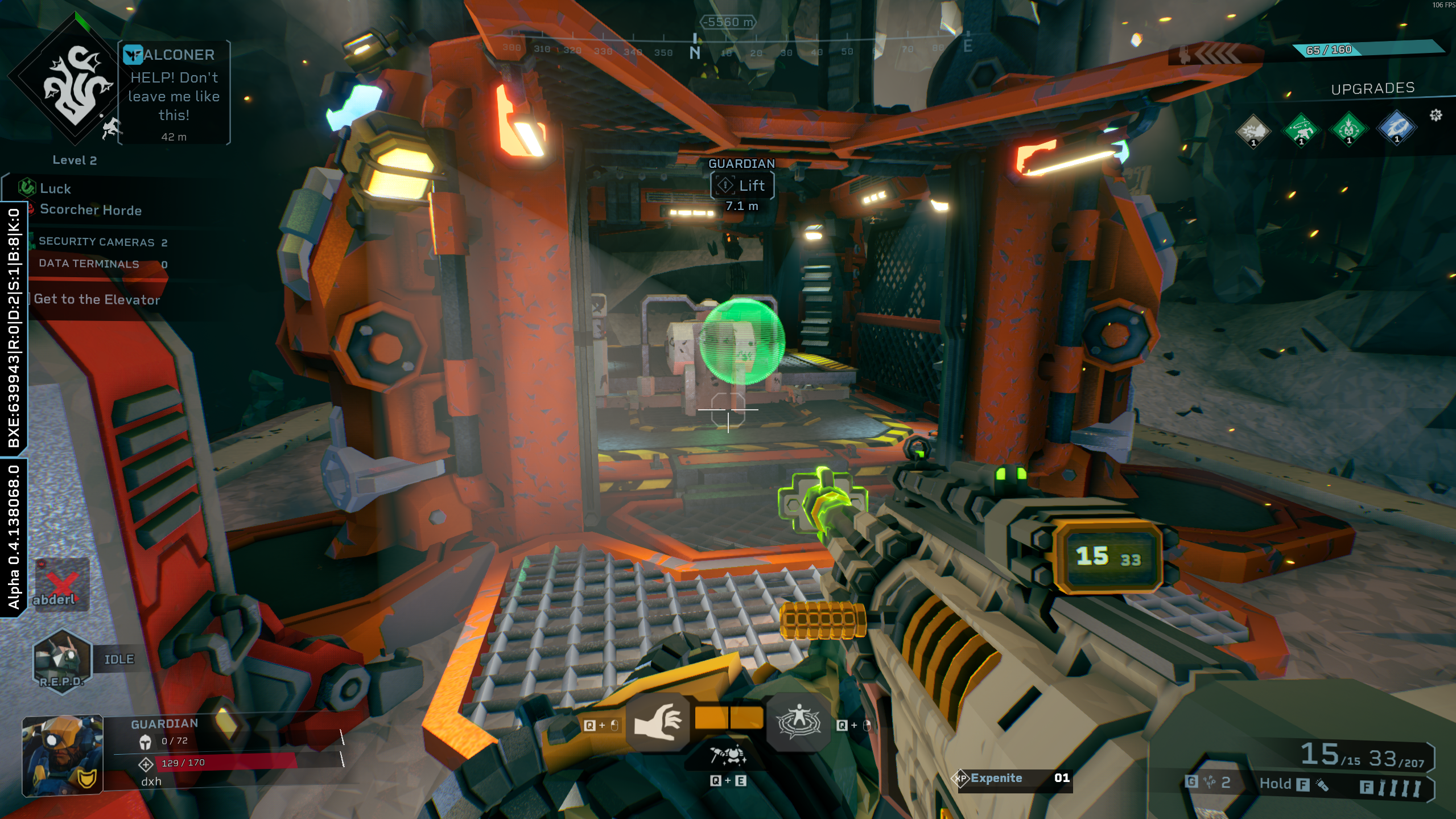Viewport: 1456px width, 819px height.
Task: Select the green skull target upgrade icon
Action: (1348, 130)
